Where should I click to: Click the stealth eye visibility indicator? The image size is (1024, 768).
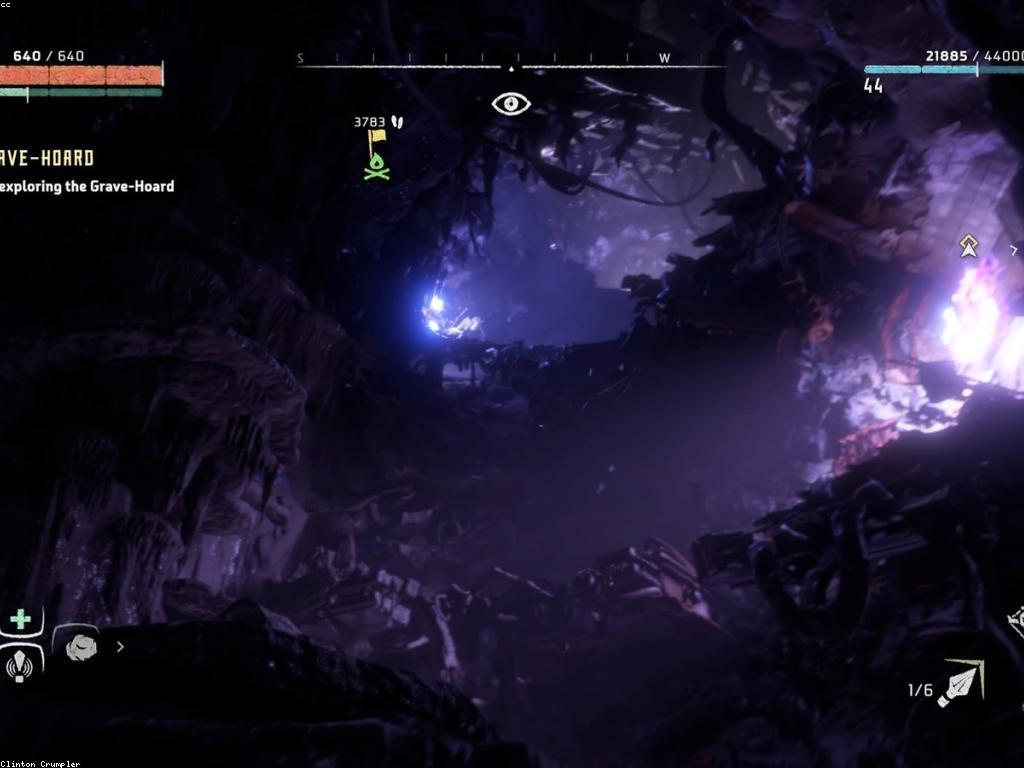point(511,103)
